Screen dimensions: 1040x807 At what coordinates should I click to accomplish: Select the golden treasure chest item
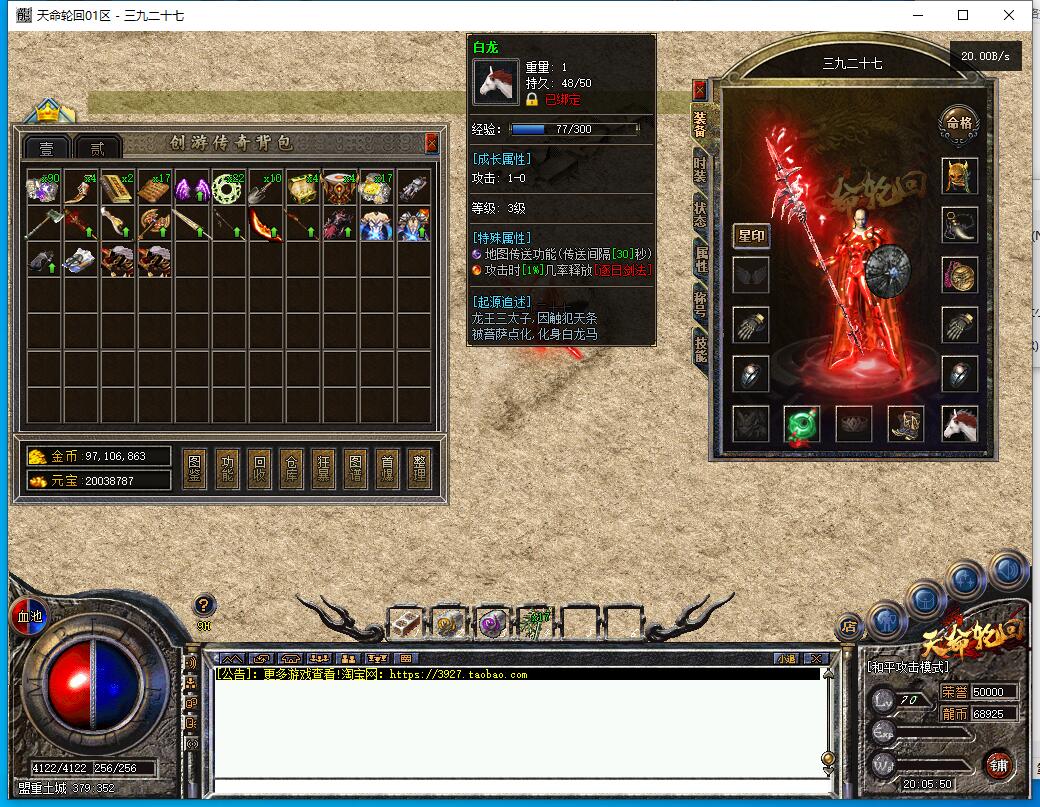click(x=303, y=188)
